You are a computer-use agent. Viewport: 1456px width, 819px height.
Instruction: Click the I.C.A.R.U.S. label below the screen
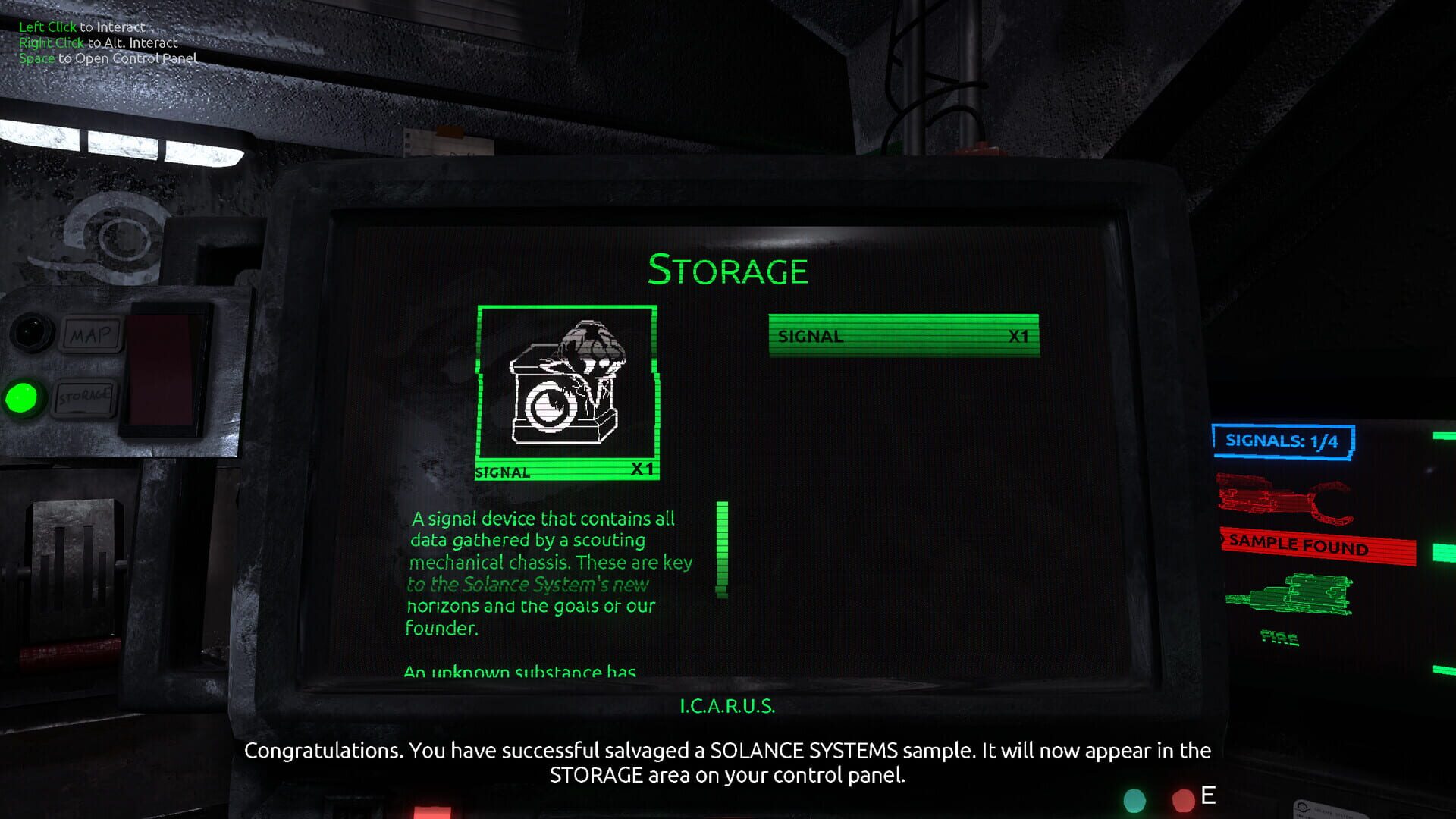click(x=727, y=705)
